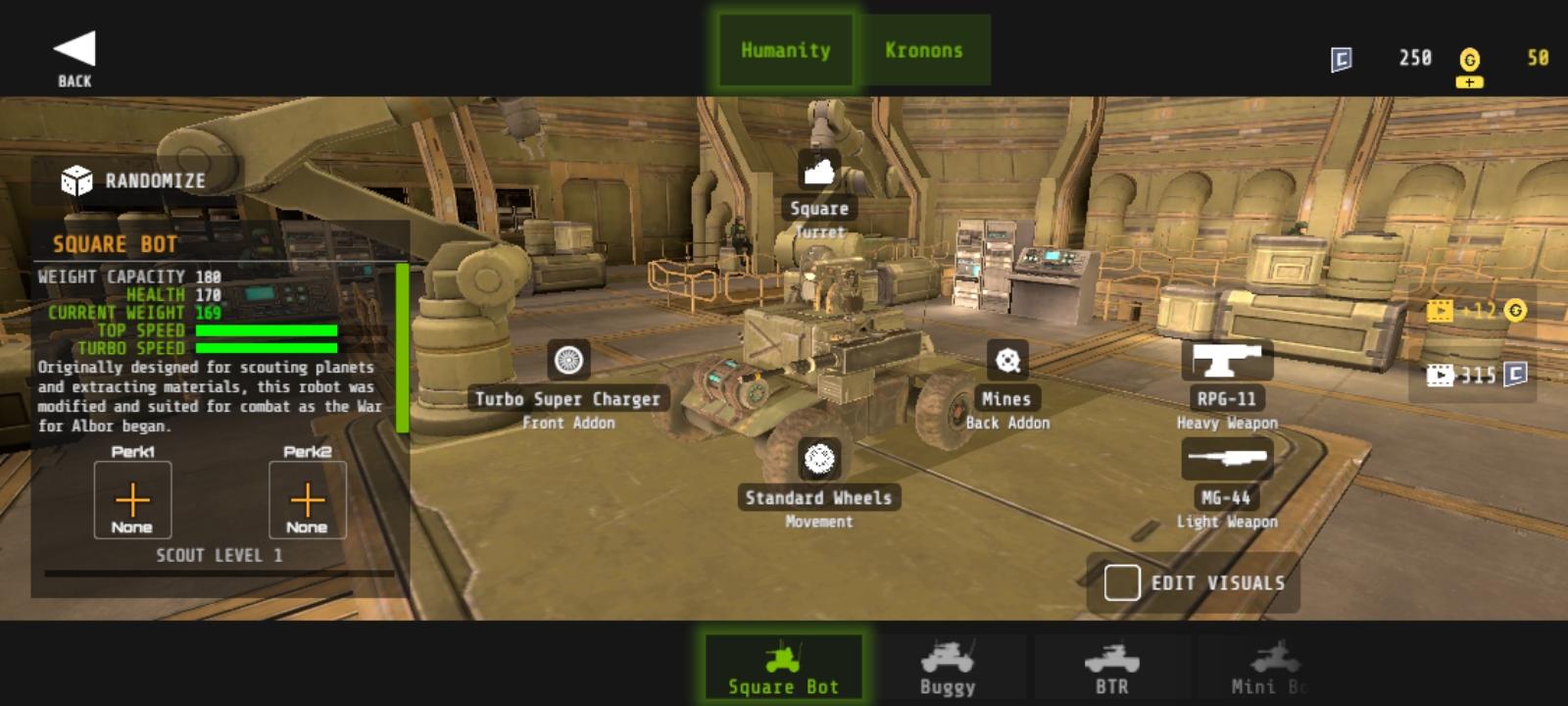Click the Top Speed stat bar
The width and height of the screenshot is (1568, 706).
point(265,331)
